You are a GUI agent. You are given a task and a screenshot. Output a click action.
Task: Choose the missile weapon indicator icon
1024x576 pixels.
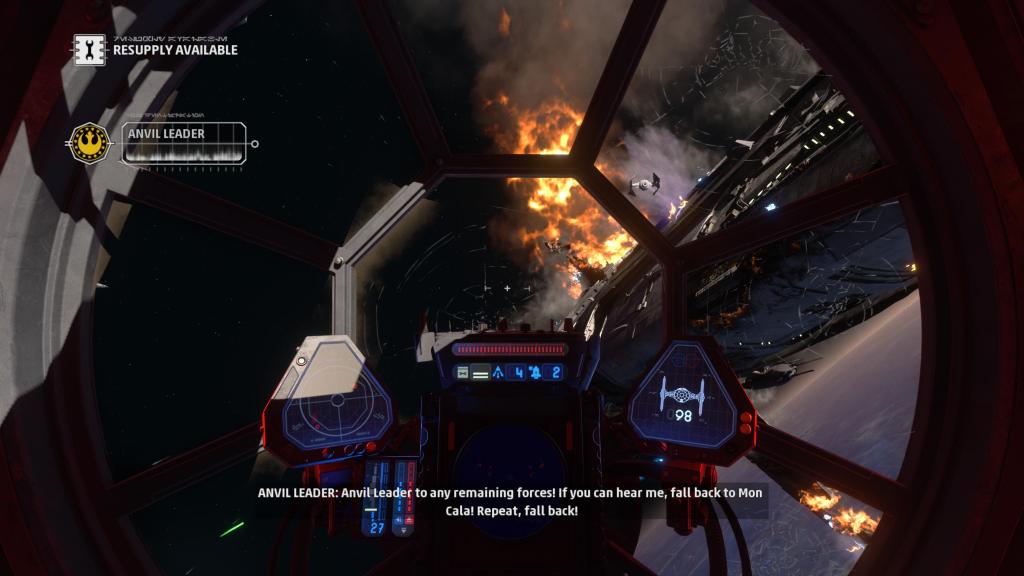point(498,372)
